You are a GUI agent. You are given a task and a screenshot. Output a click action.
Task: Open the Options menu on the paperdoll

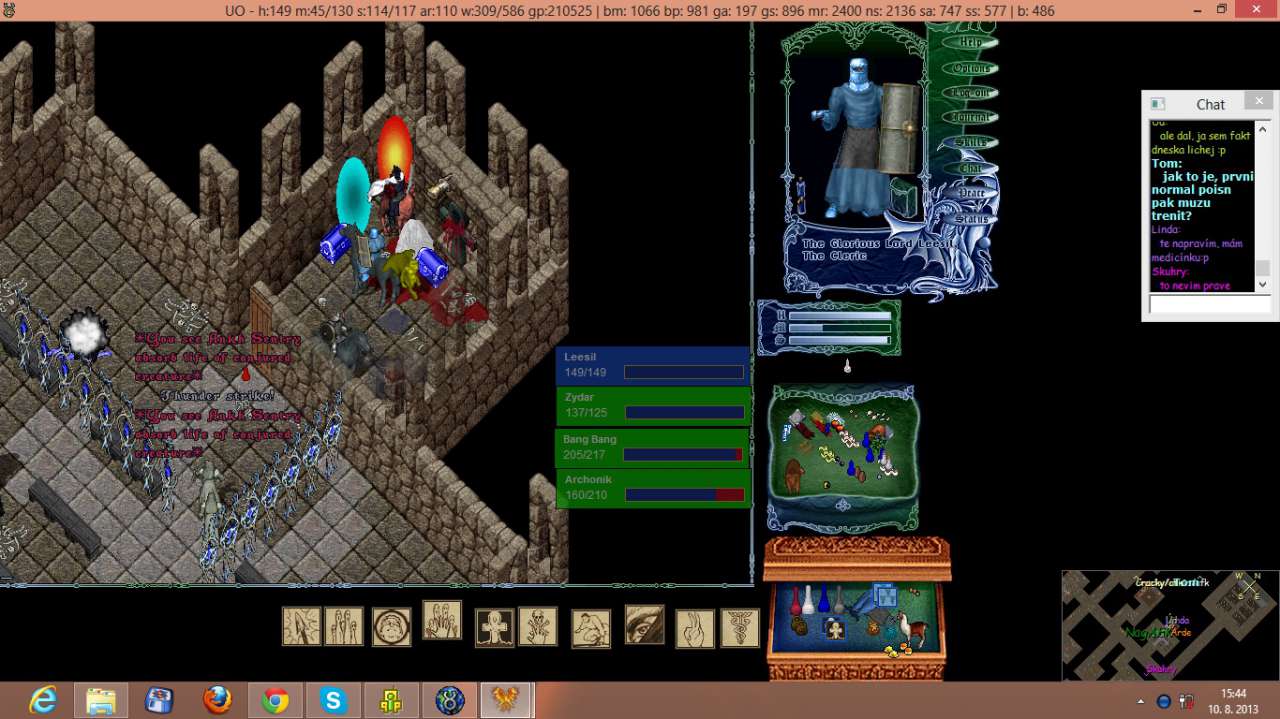coord(969,68)
